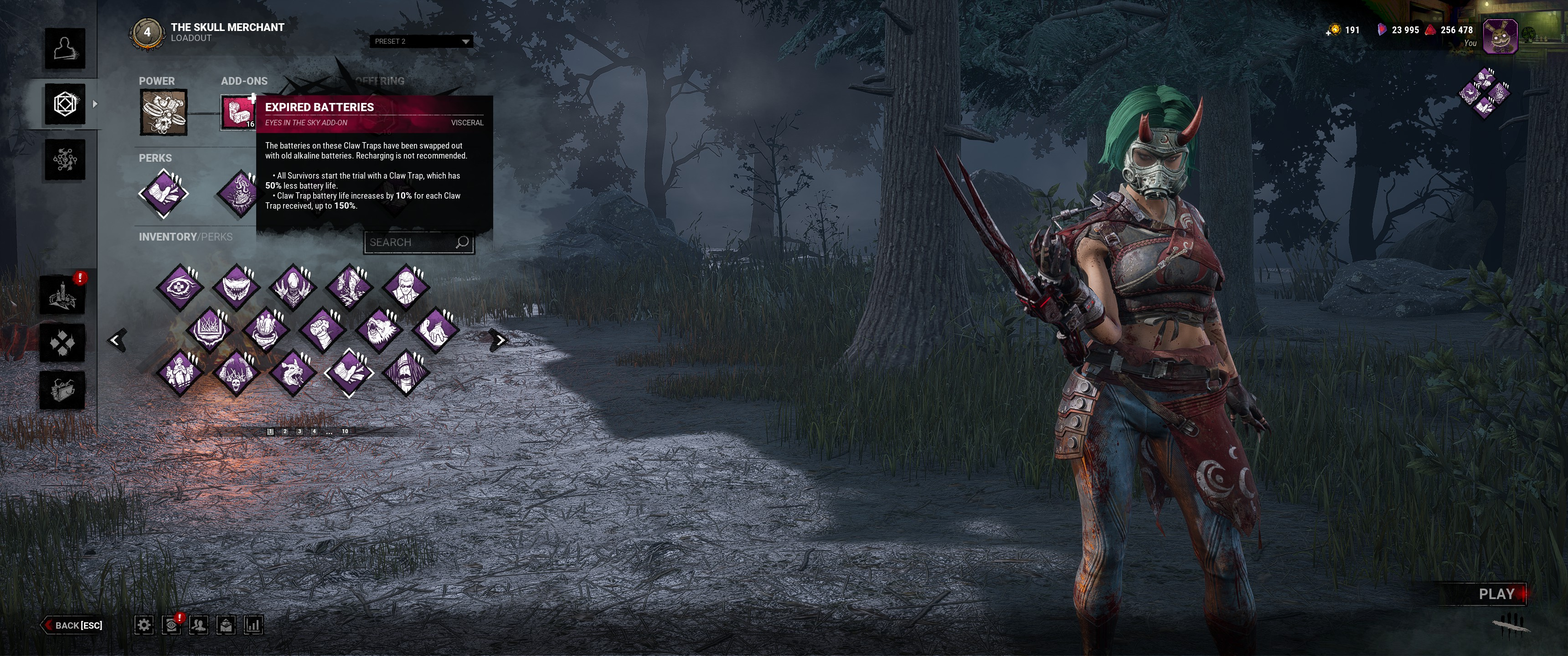Pick the sunglasses man portrait perk
The image size is (1568, 656).
405,285
